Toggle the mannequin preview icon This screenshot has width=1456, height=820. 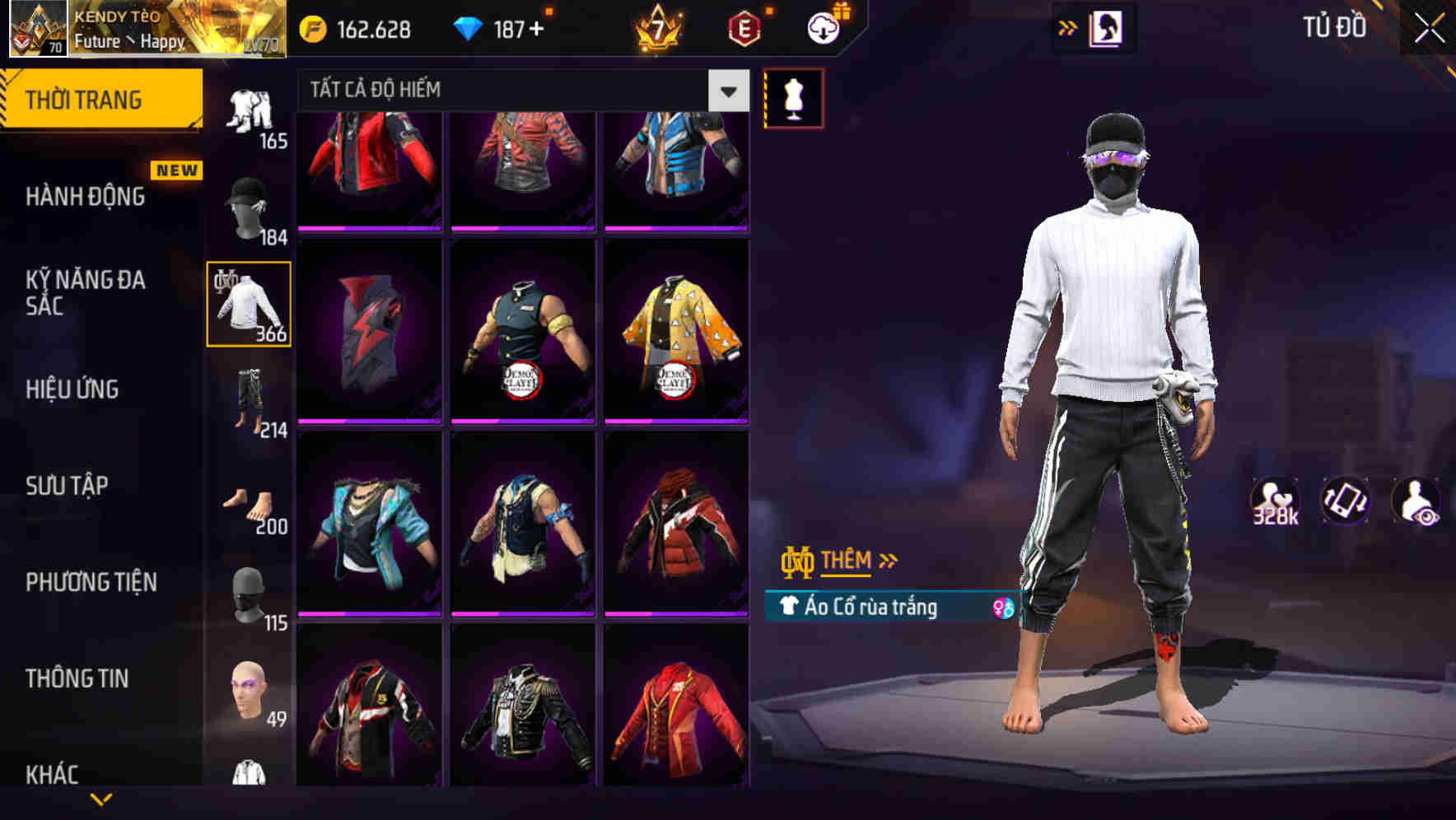click(x=793, y=97)
